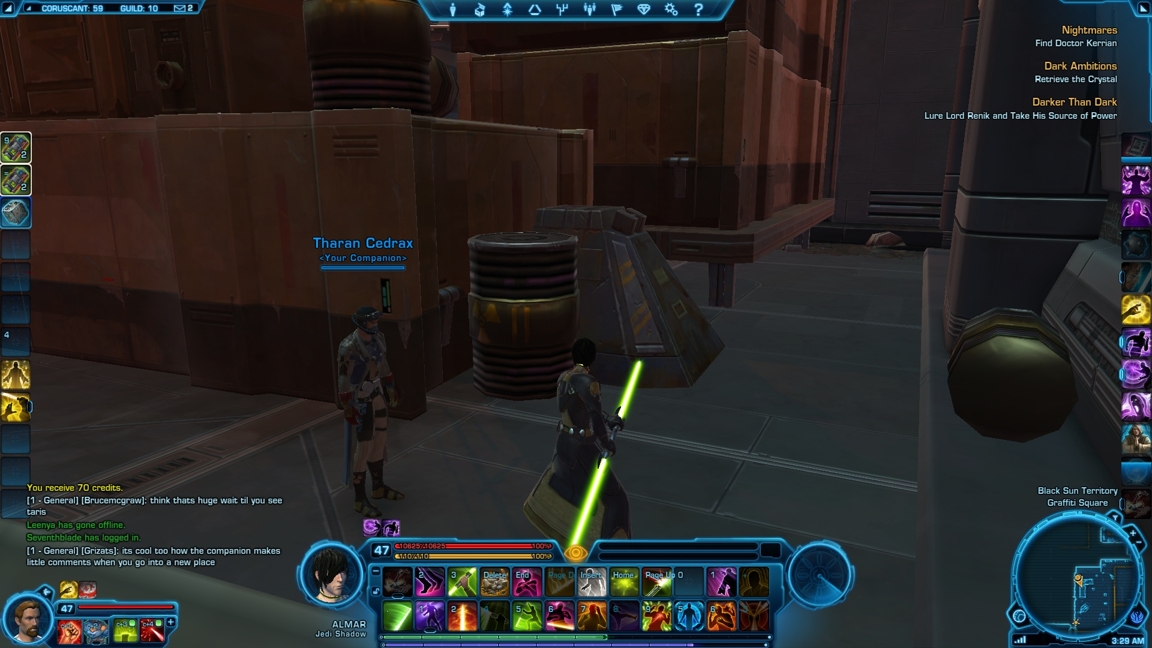Click Almar's player portrait
Image resolution: width=1152 pixels, height=648 pixels.
(331, 574)
